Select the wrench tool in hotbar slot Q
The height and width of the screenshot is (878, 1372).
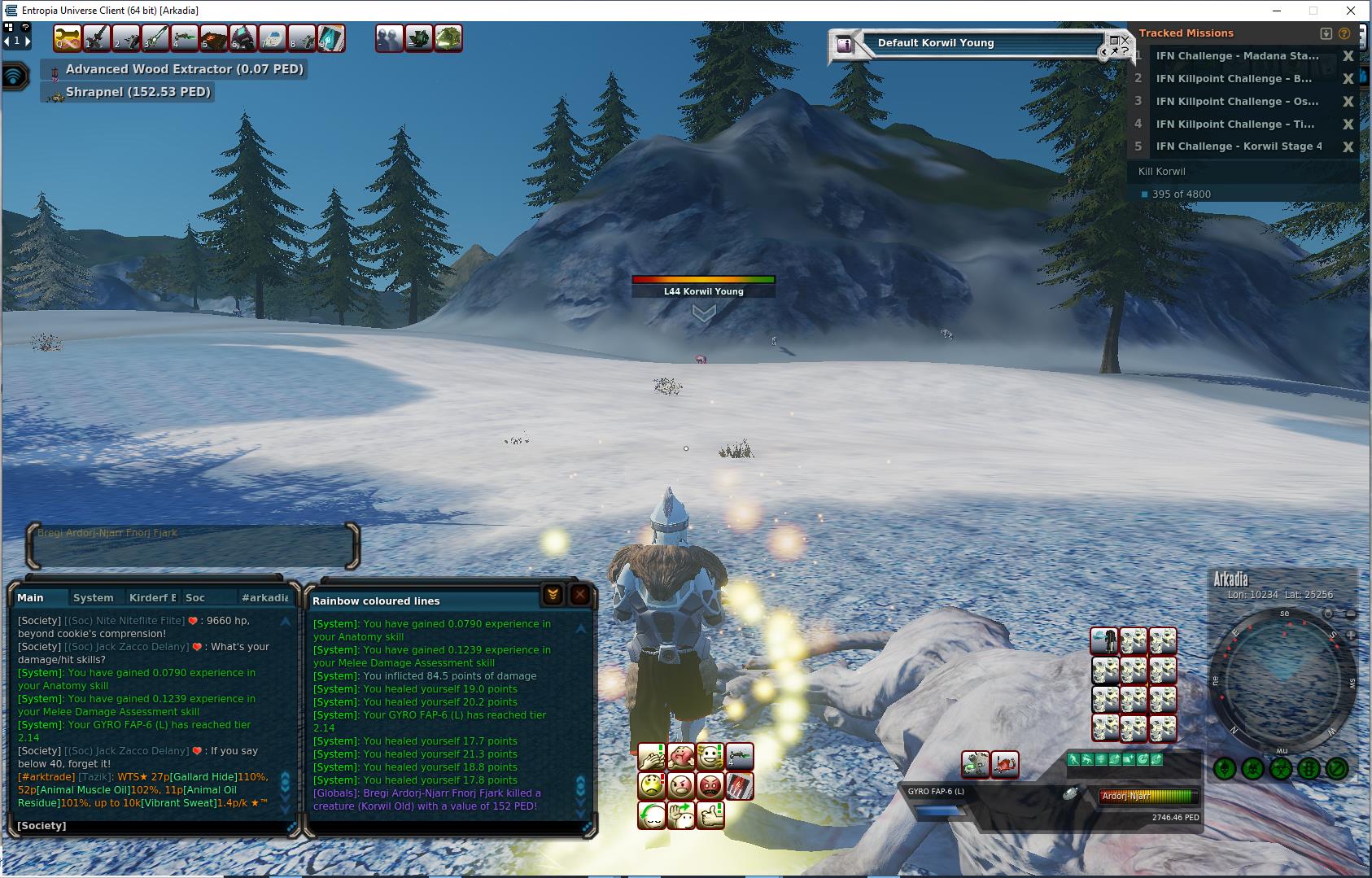pyautogui.click(x=67, y=38)
